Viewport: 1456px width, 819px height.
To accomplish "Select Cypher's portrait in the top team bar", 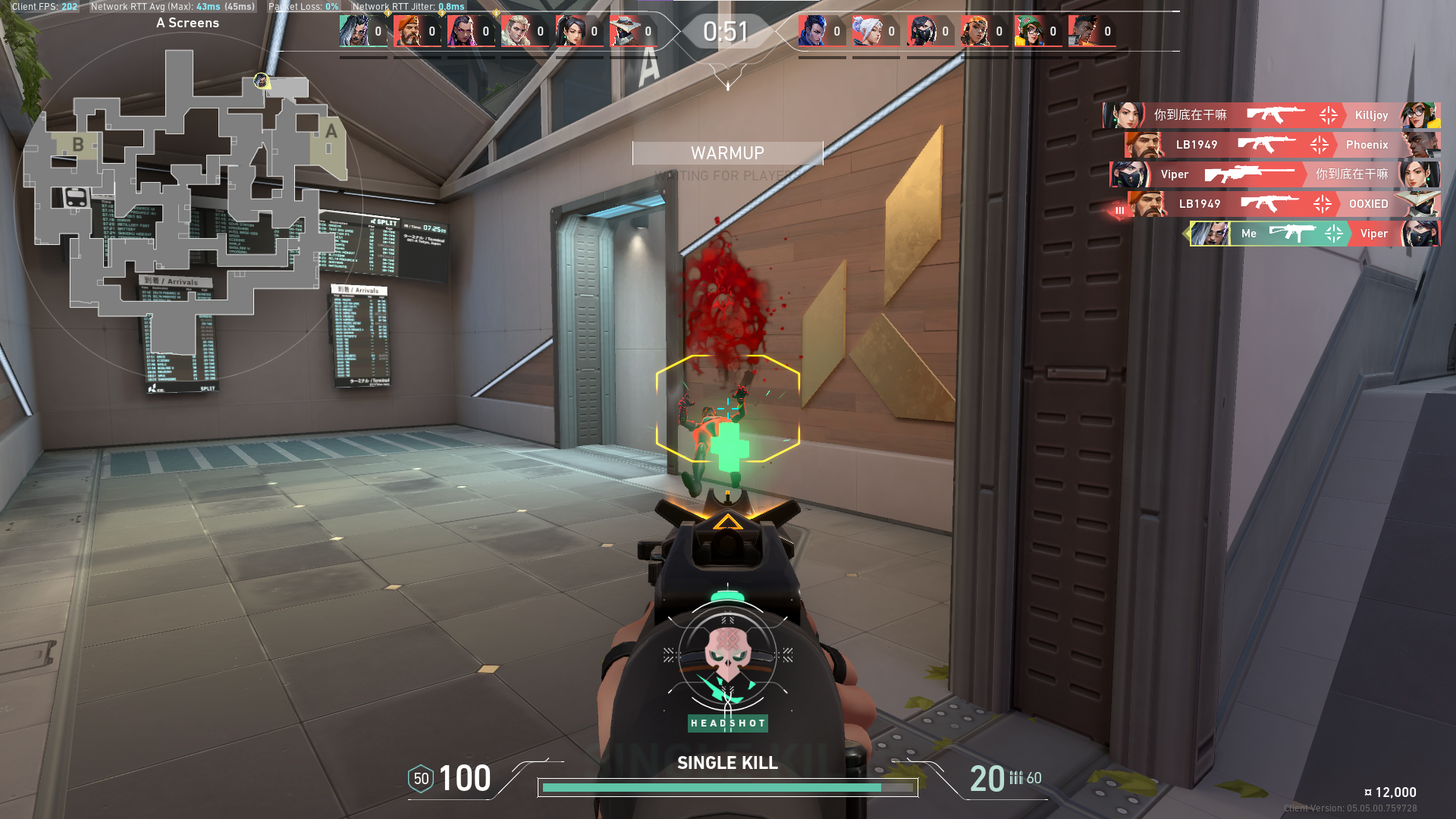I will 624,32.
